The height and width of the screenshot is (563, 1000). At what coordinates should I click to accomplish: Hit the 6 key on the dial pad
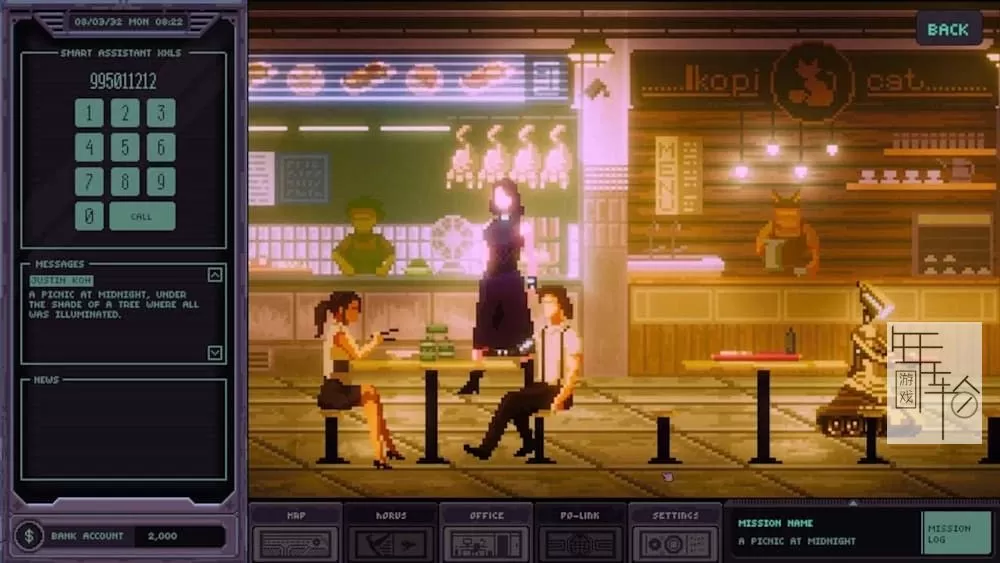161,148
